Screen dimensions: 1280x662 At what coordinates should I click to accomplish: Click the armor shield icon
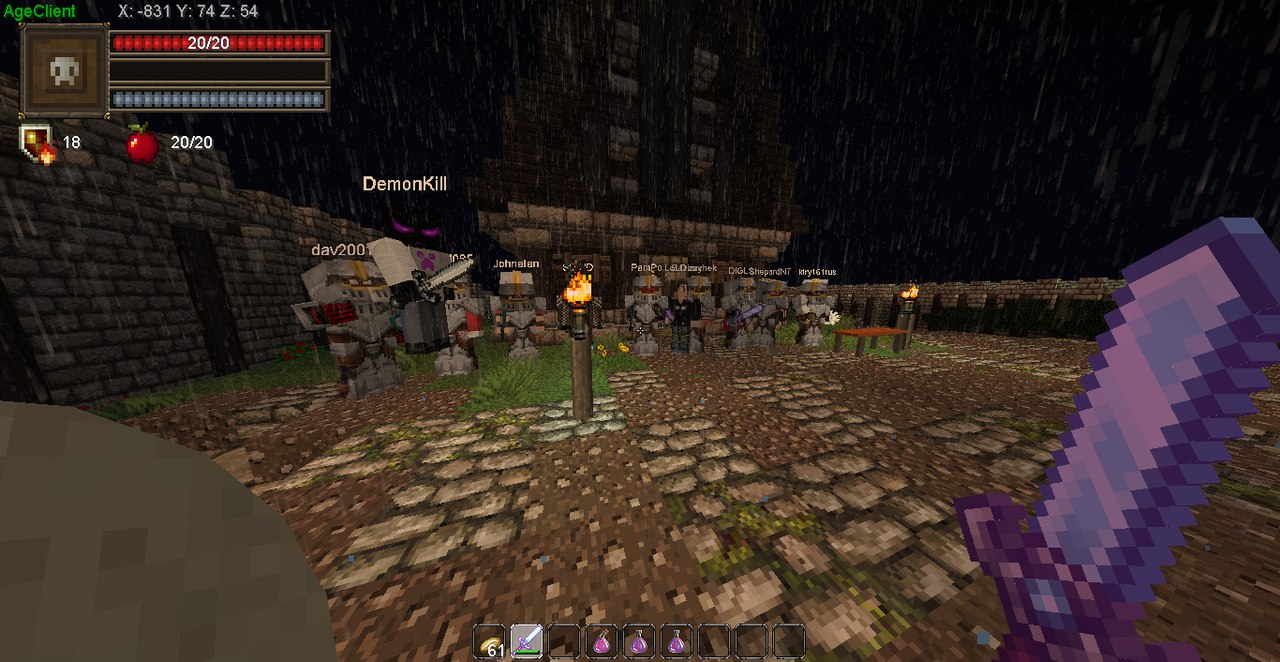pyautogui.click(x=36, y=143)
